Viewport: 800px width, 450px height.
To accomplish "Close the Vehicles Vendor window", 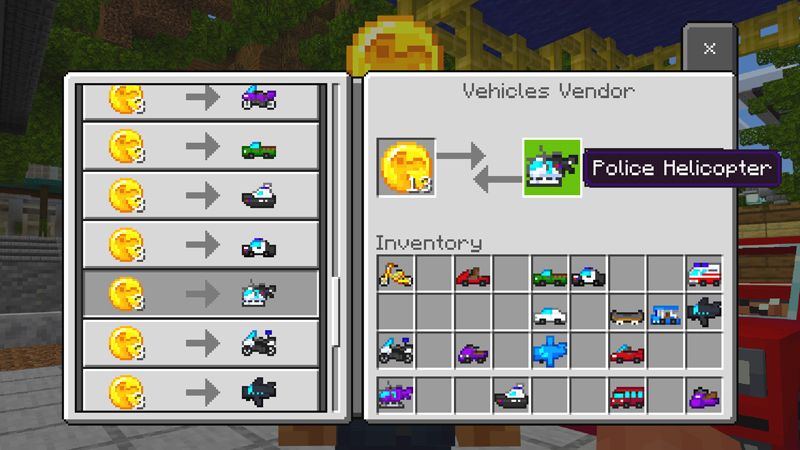I will [709, 48].
